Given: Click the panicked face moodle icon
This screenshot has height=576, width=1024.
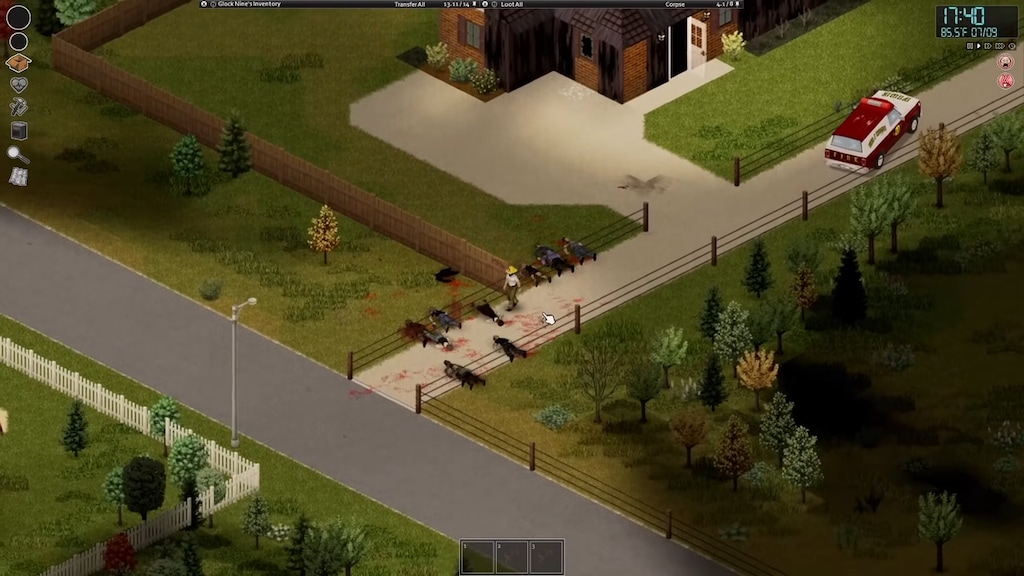Looking at the screenshot, I should pyautogui.click(x=1006, y=62).
